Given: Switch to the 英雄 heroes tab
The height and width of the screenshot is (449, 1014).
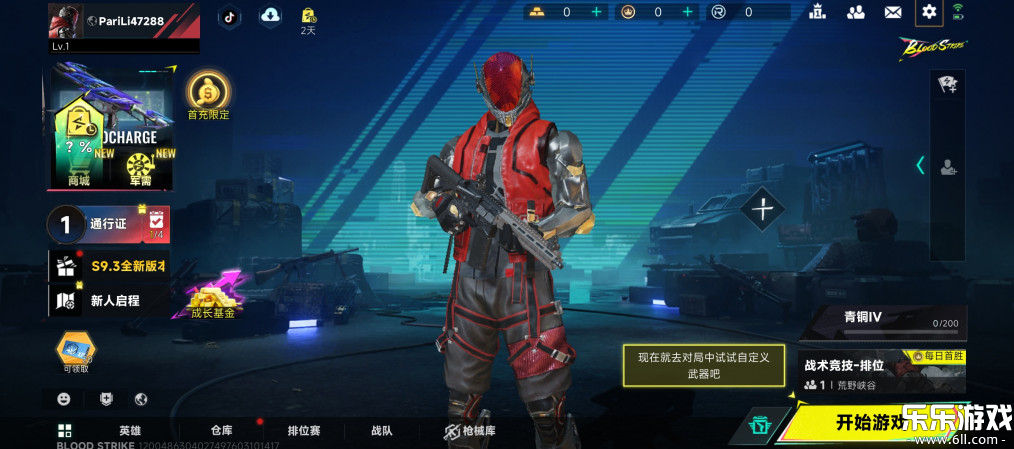Looking at the screenshot, I should (130, 431).
